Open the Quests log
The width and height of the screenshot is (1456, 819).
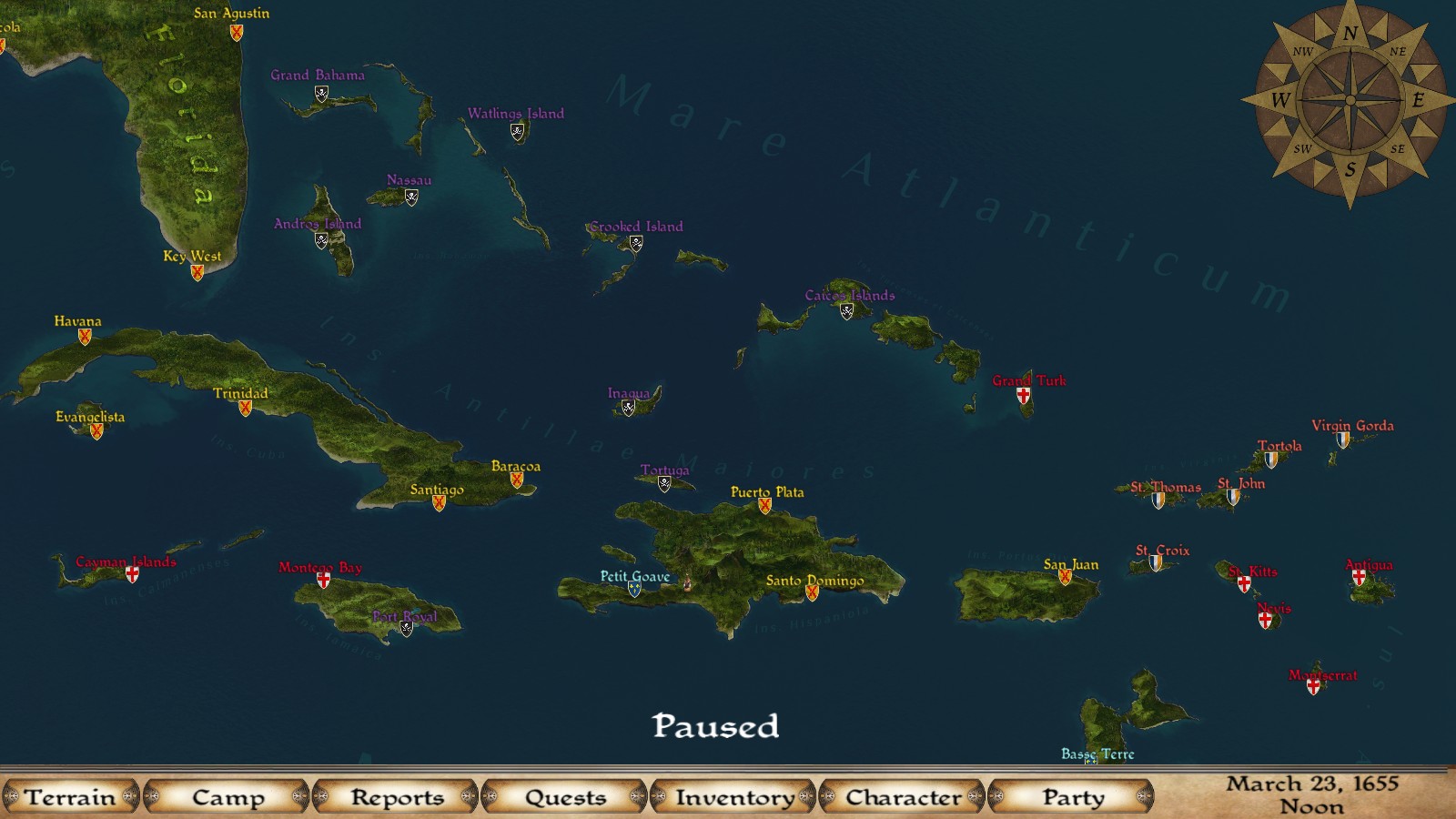[565, 797]
